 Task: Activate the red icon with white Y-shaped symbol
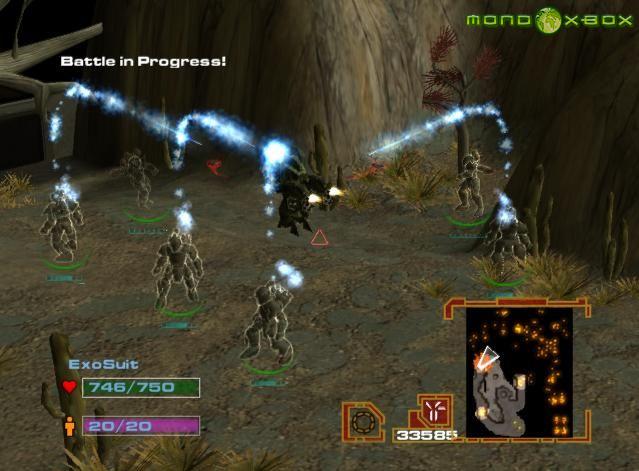point(435,410)
